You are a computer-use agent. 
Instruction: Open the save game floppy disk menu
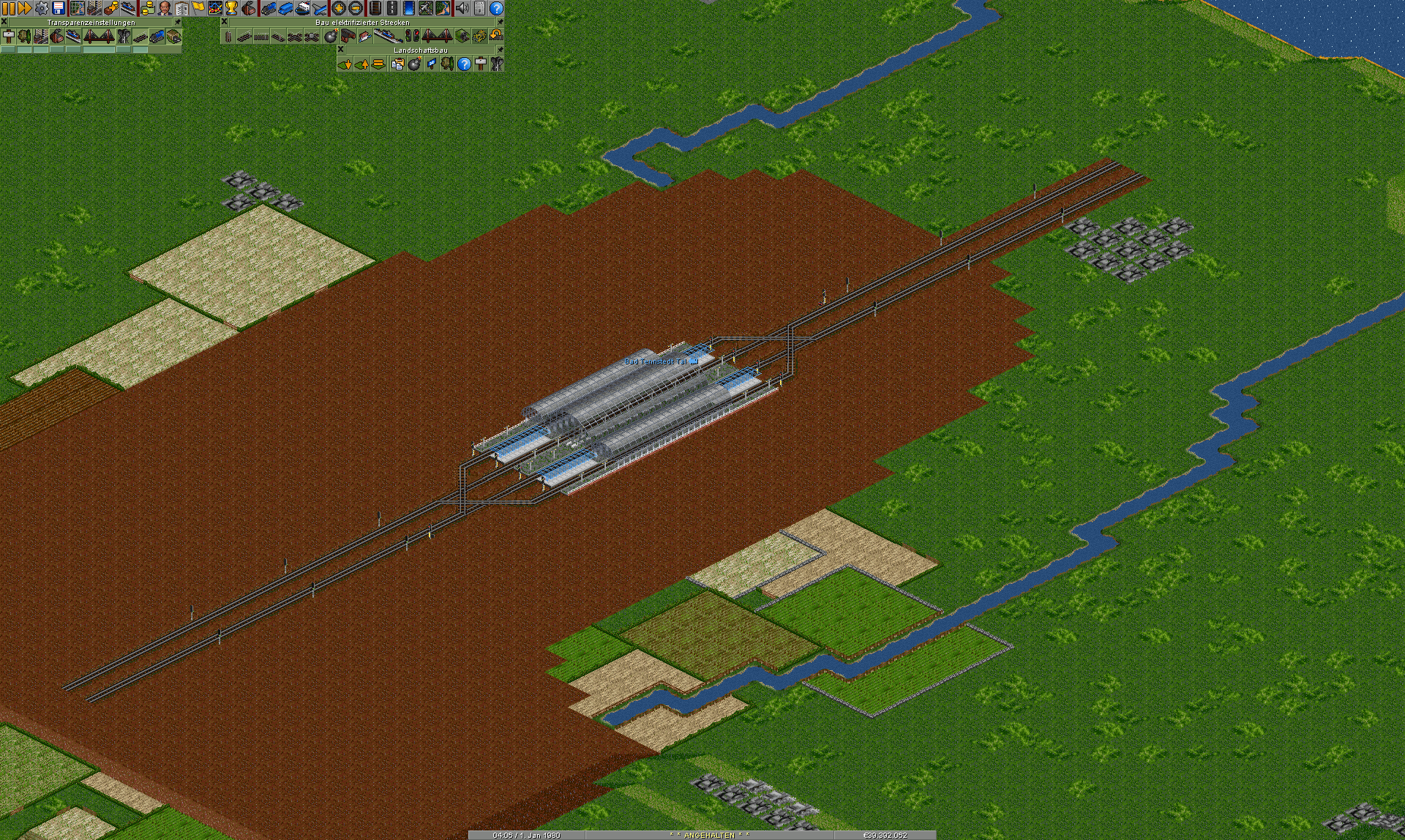click(59, 8)
